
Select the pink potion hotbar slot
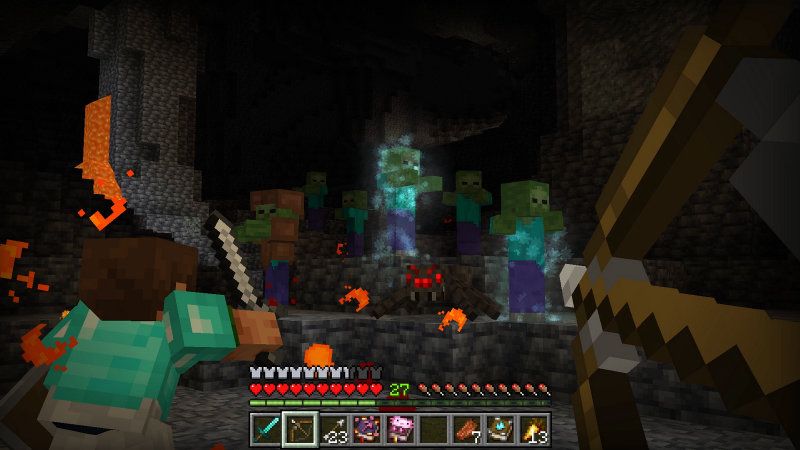(x=400, y=428)
